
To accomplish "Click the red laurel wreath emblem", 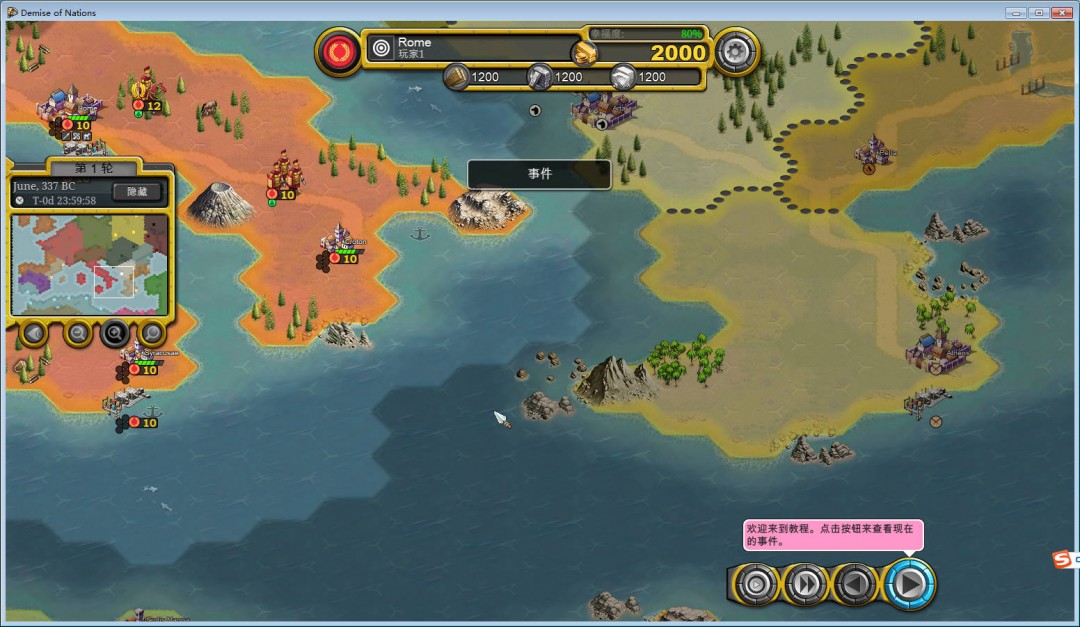I will (x=339, y=50).
